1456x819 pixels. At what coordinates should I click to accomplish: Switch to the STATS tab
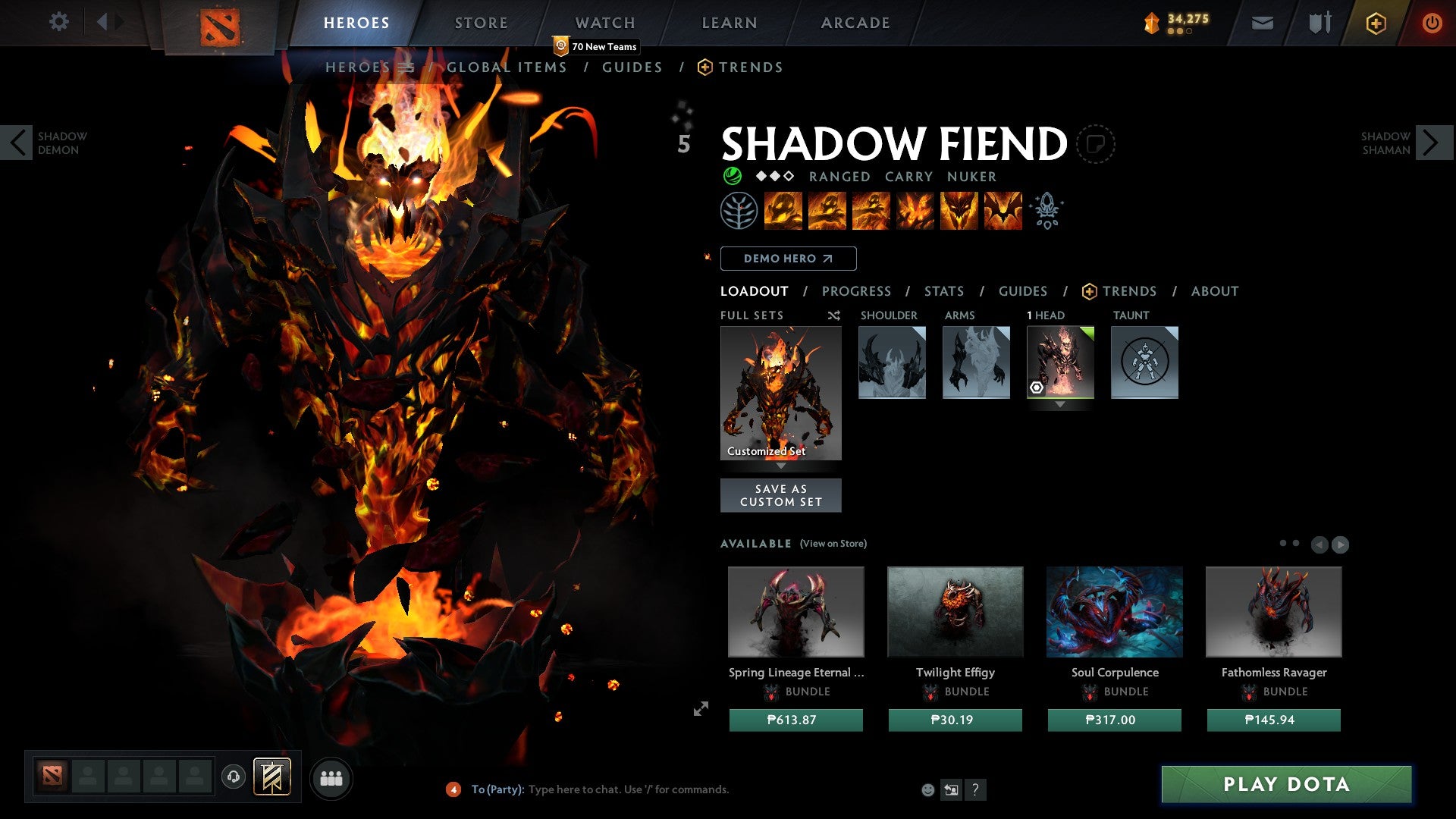click(943, 291)
